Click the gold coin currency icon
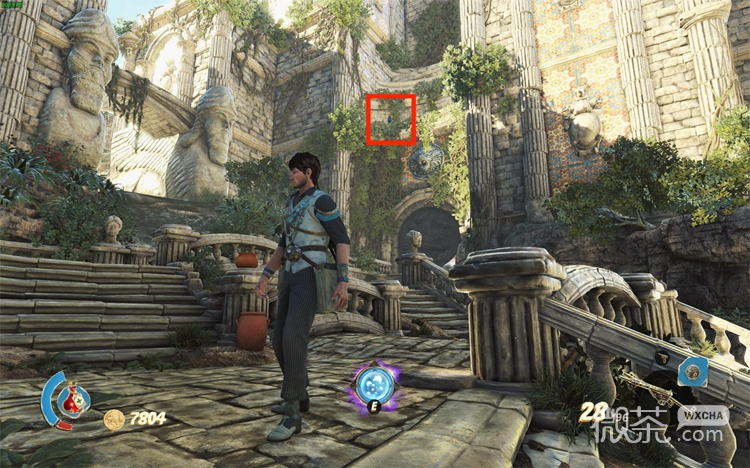This screenshot has height=468, width=750. (114, 419)
